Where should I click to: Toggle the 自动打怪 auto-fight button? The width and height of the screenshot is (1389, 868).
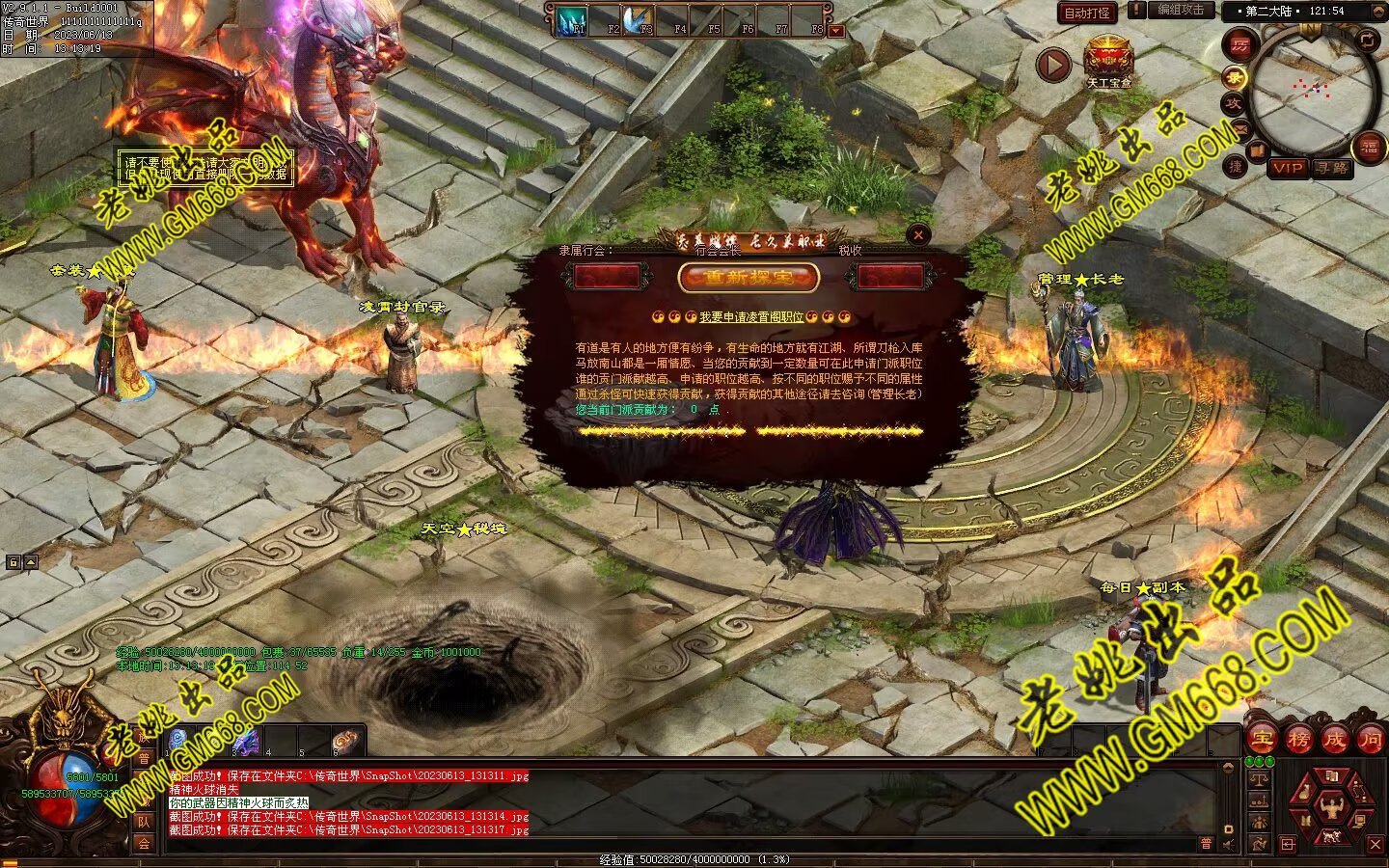(x=1087, y=13)
